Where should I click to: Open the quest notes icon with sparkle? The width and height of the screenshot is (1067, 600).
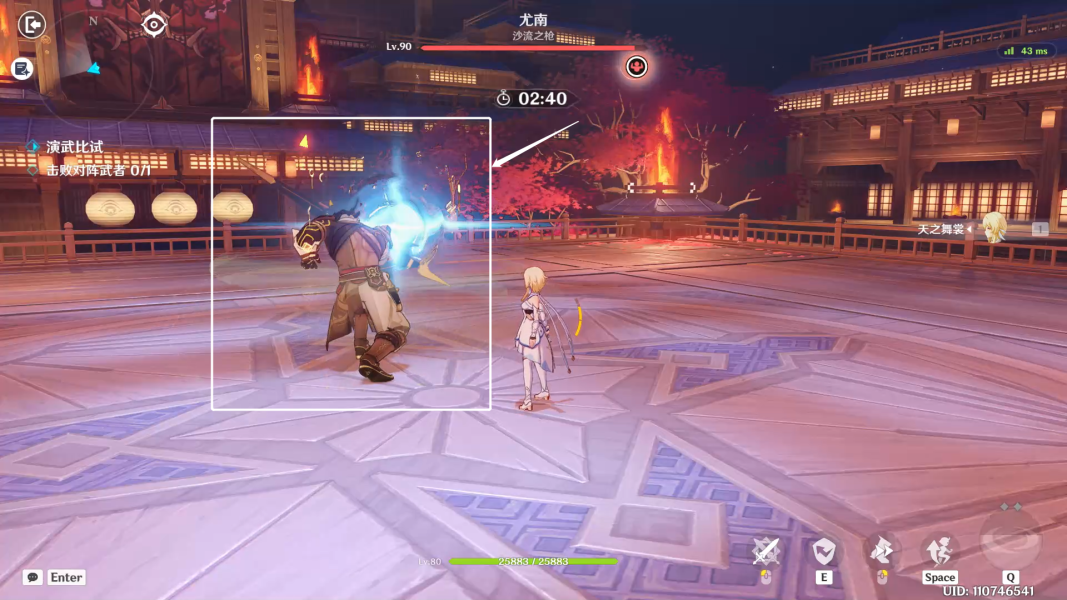(x=23, y=68)
